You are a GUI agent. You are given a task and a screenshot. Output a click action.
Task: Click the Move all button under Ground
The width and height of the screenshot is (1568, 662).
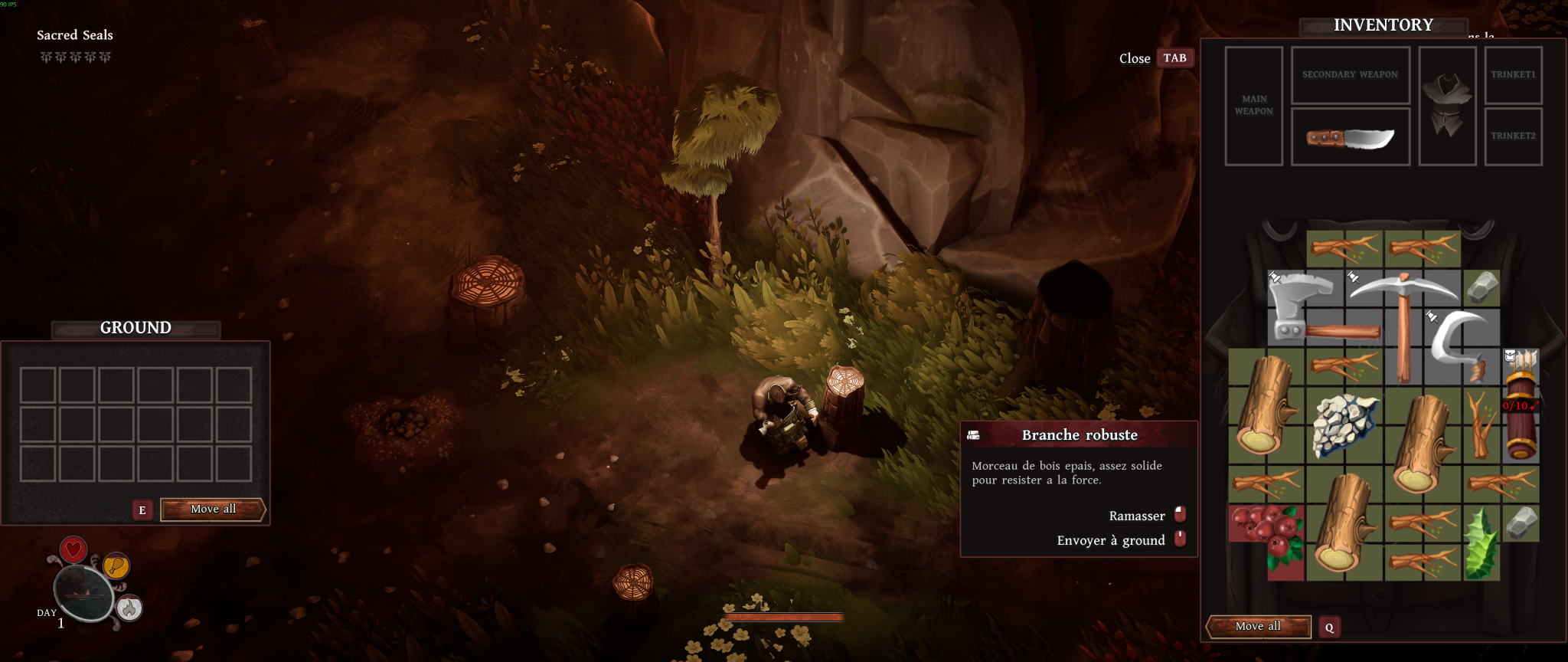(213, 510)
